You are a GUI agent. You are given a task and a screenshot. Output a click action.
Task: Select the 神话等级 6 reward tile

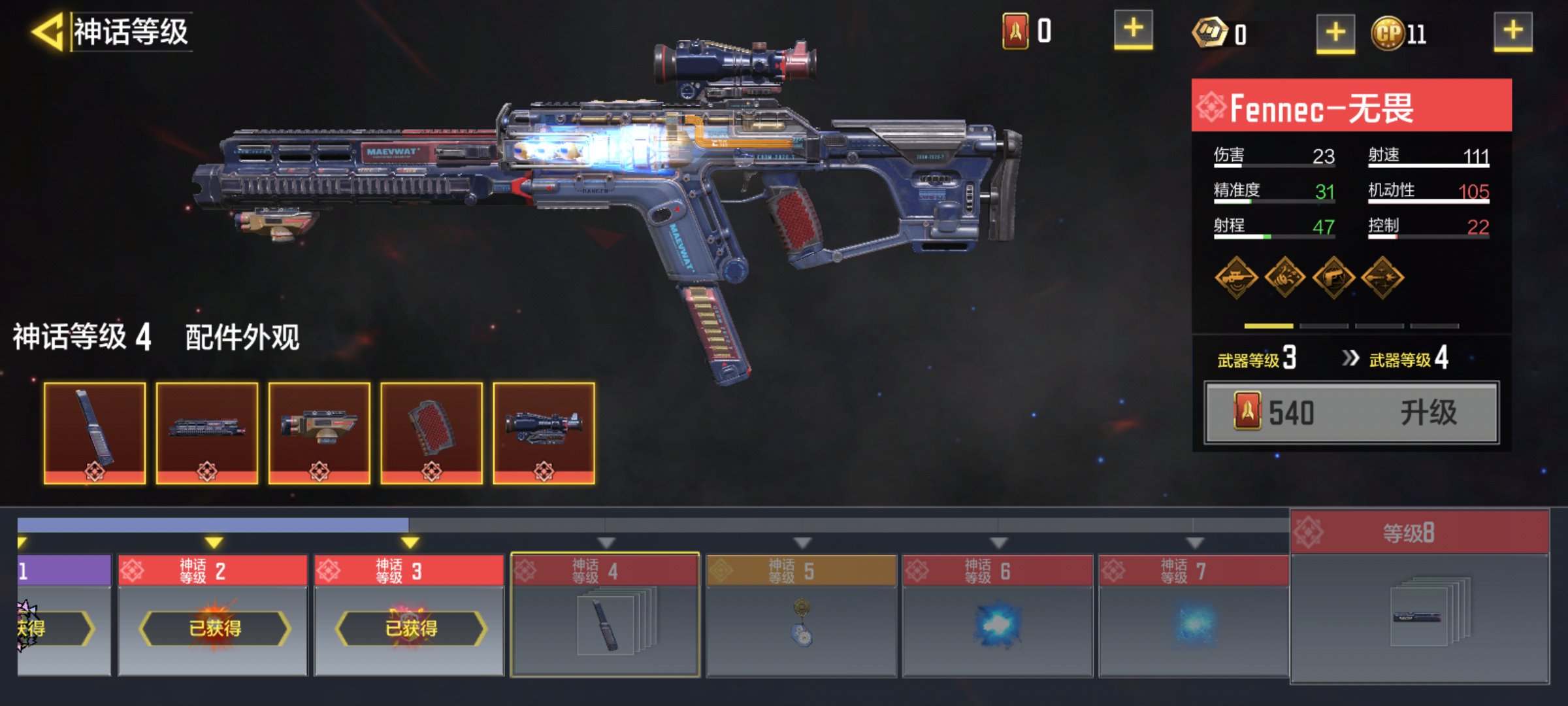[997, 614]
